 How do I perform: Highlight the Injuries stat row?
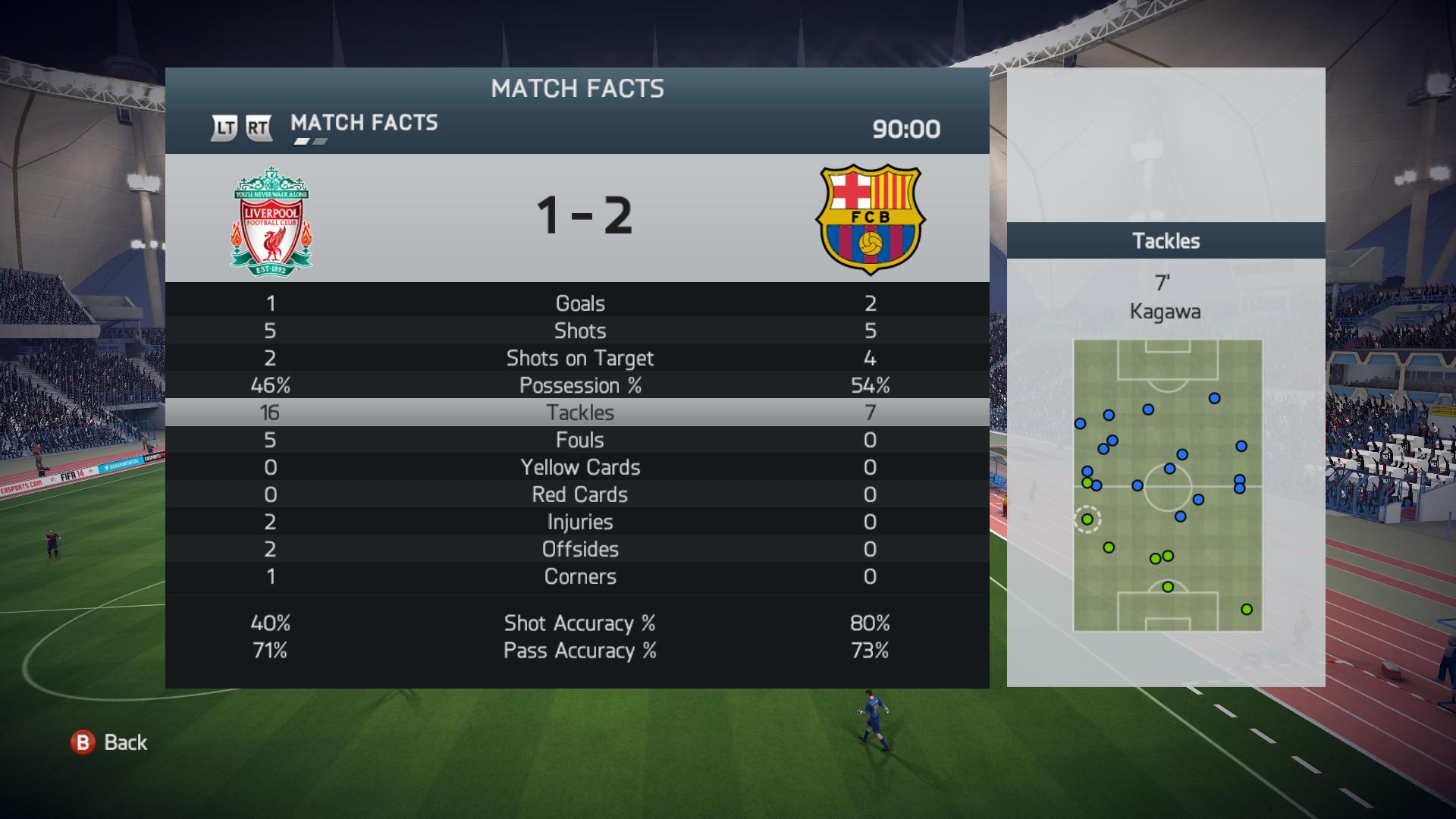[579, 522]
